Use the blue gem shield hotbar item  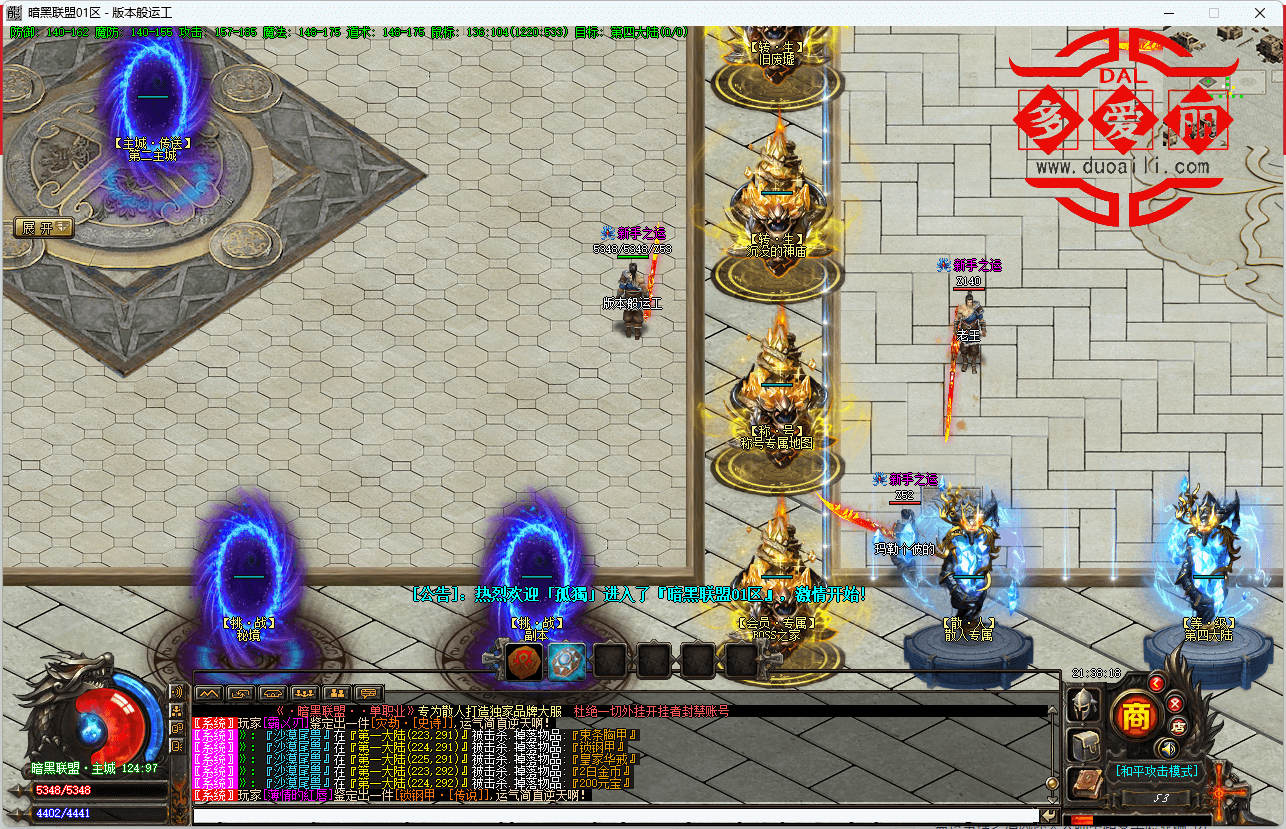[x=566, y=661]
